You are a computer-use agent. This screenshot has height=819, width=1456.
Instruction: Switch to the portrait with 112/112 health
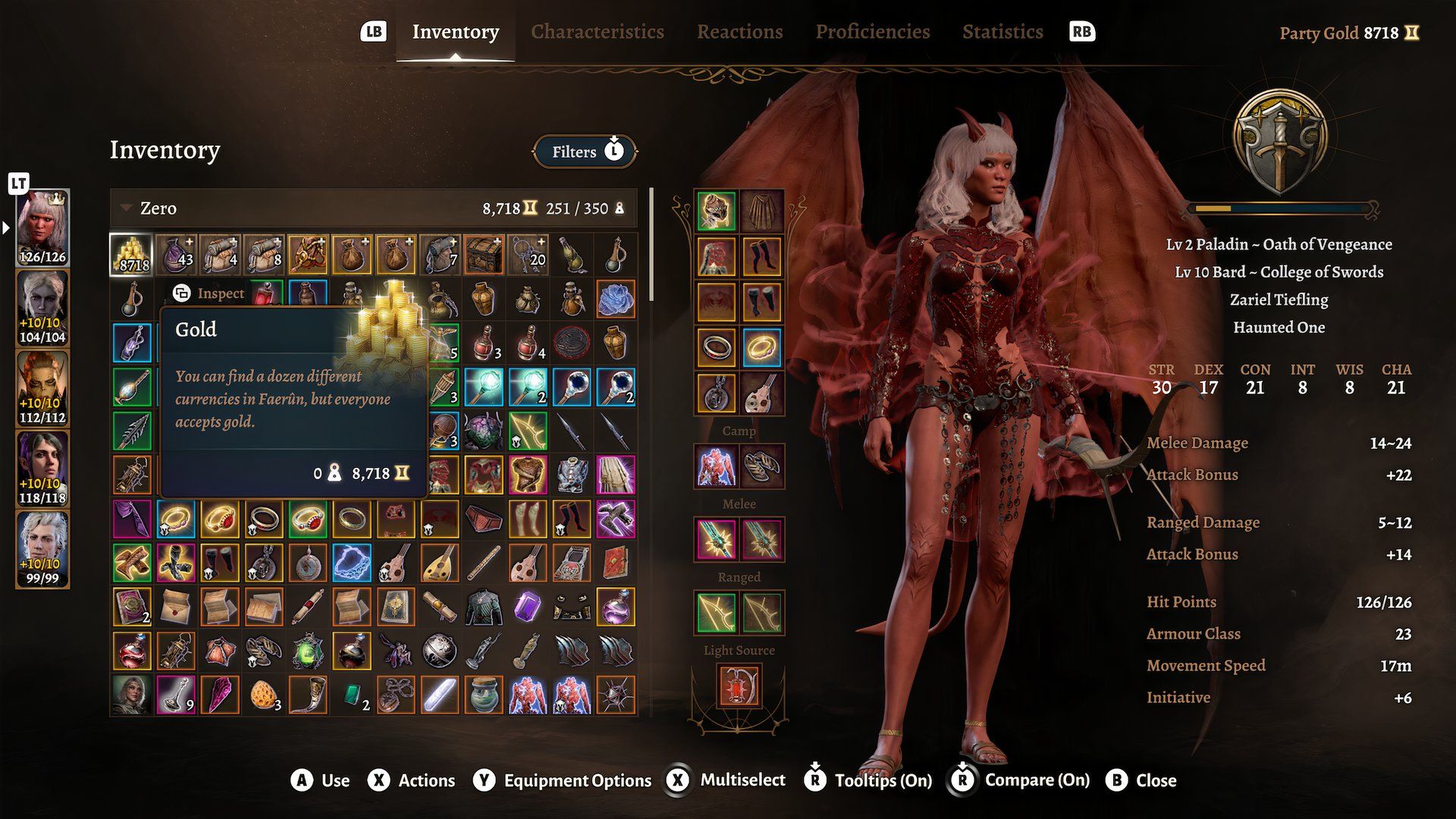pyautogui.click(x=42, y=388)
